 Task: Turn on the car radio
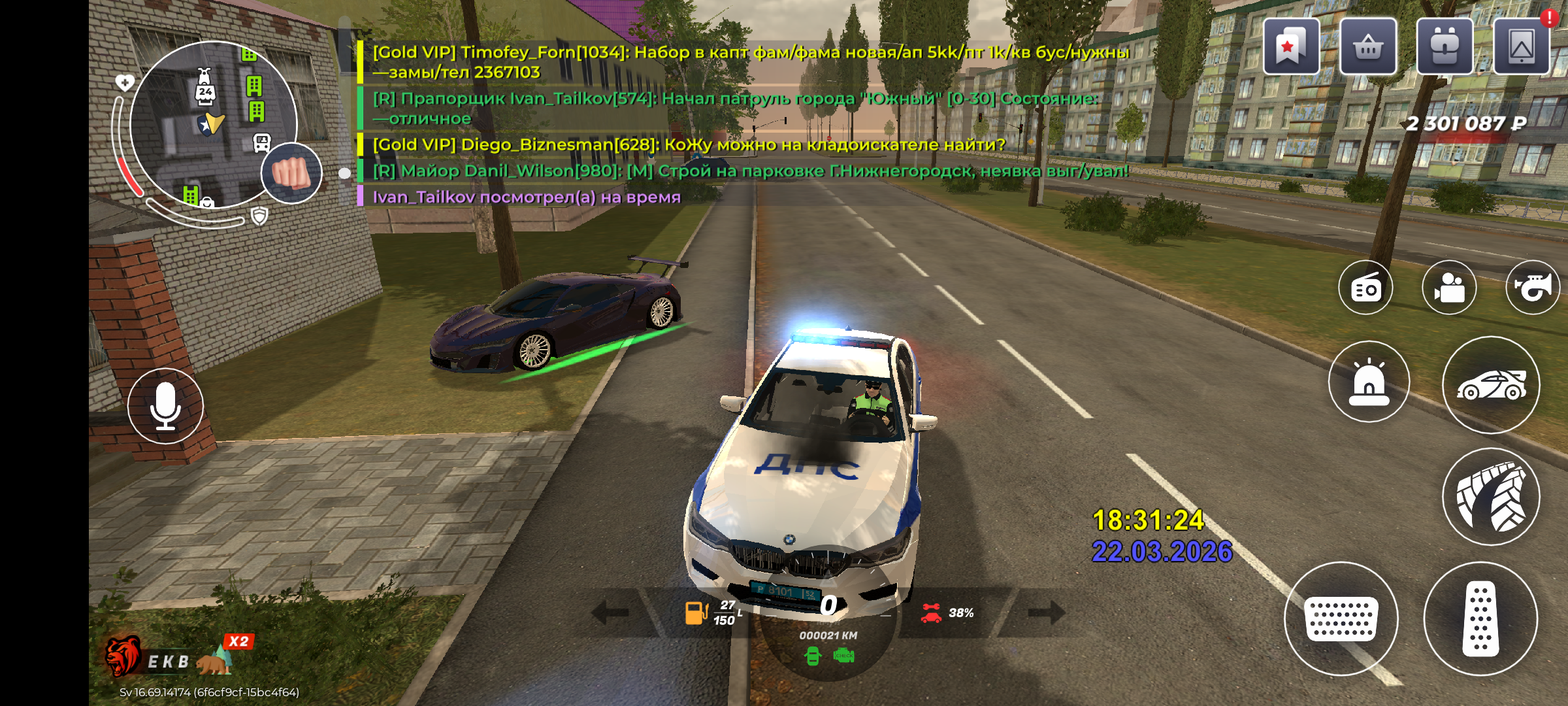(1365, 288)
